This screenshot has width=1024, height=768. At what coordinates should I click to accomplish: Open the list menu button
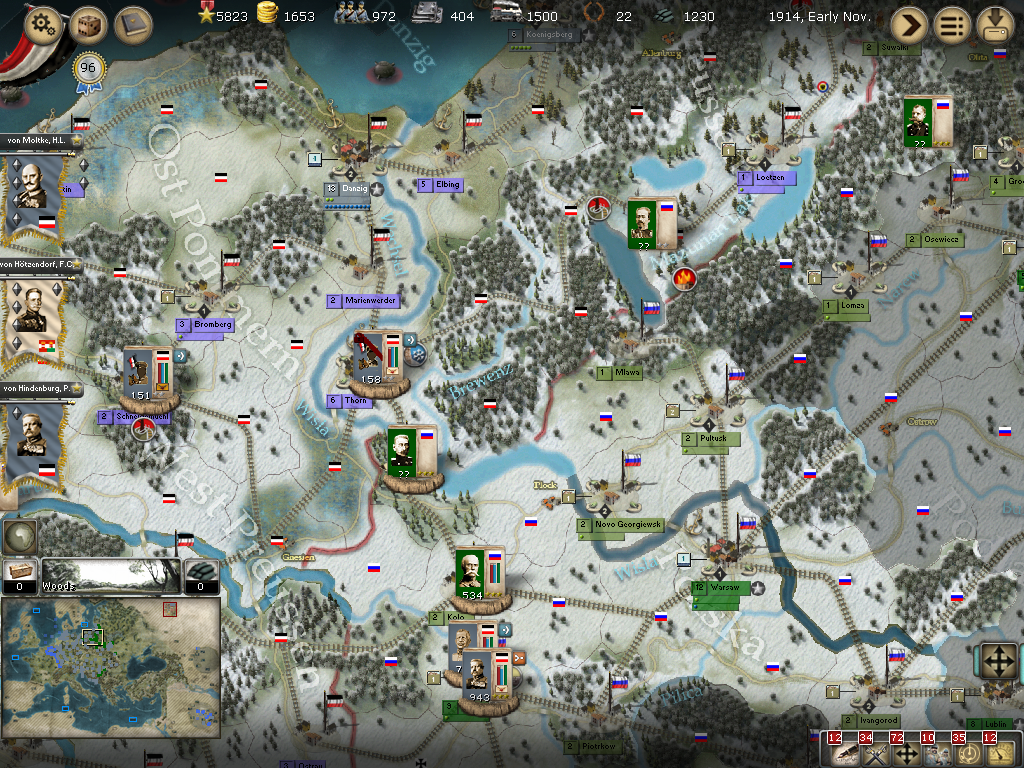[x=952, y=24]
